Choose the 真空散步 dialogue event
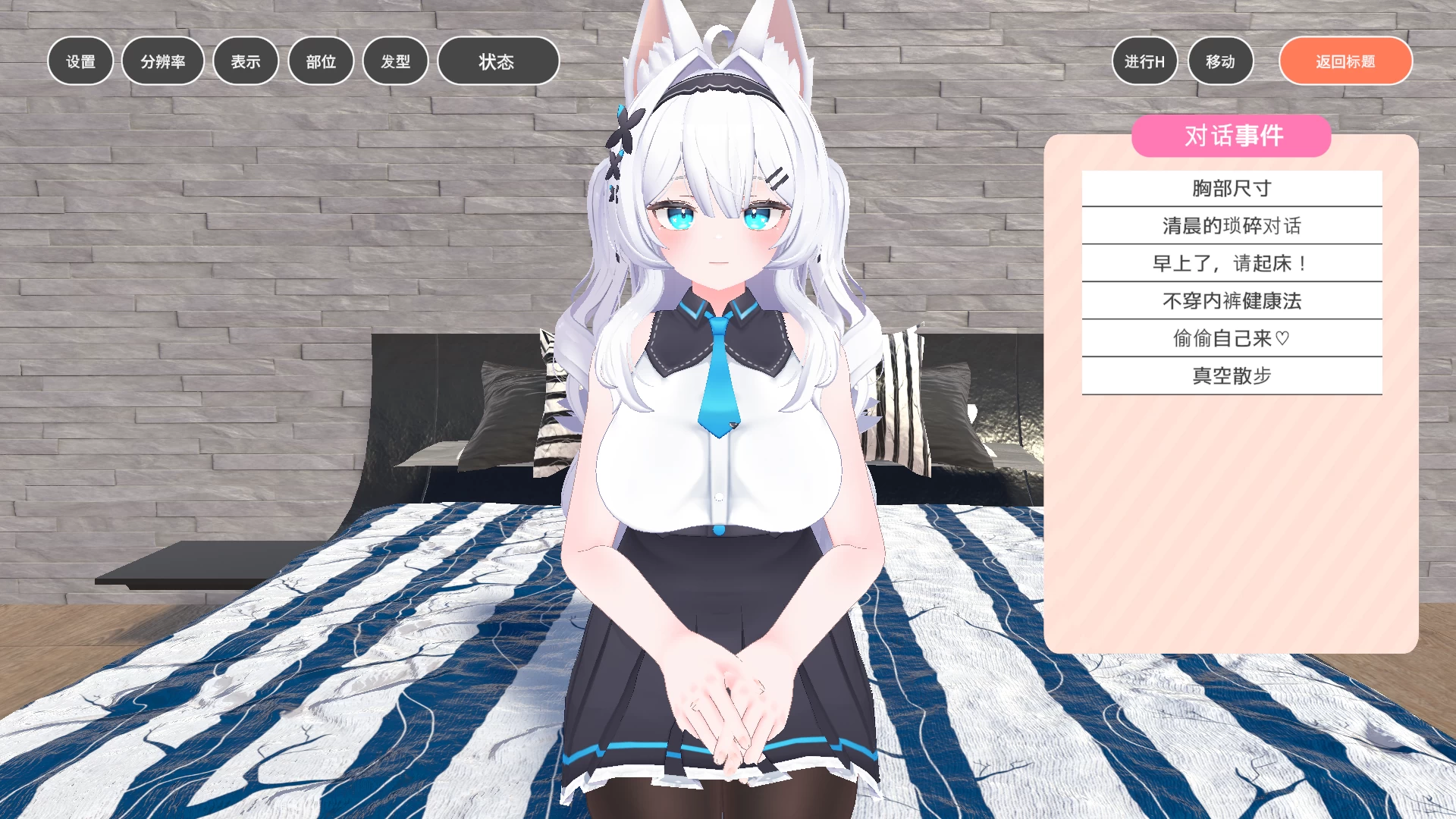Screen dimensions: 1456x819 pyautogui.click(x=1232, y=375)
